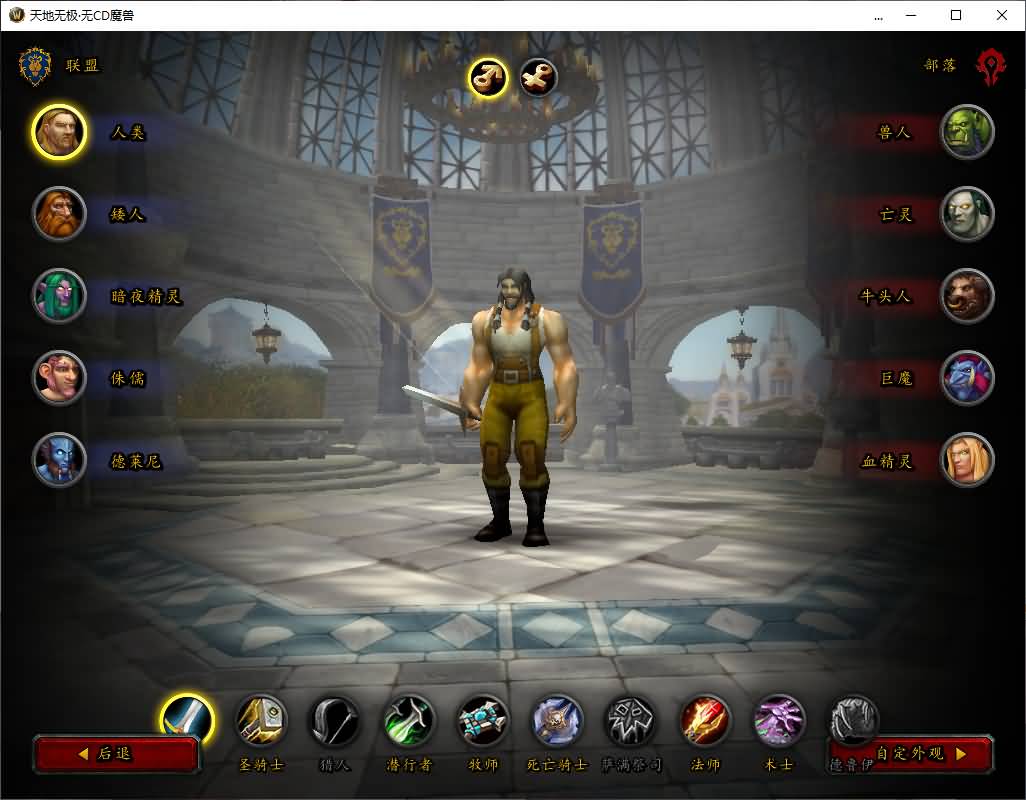Viewport: 1026px width, 800px height.
Task: Pick the Night Elf race (暗夜精灵)
Action: pos(59,296)
